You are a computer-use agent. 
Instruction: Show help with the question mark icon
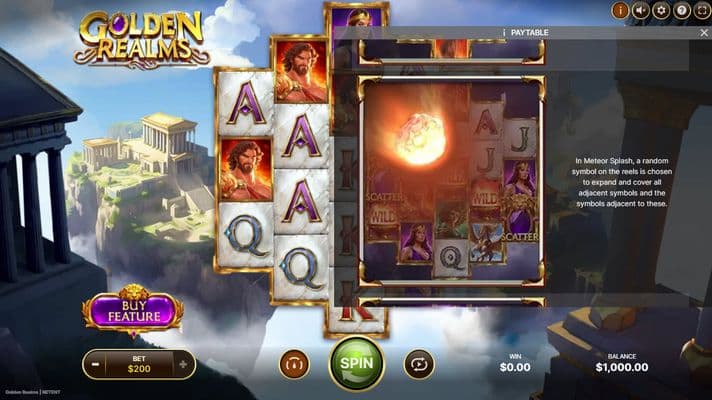pos(681,11)
